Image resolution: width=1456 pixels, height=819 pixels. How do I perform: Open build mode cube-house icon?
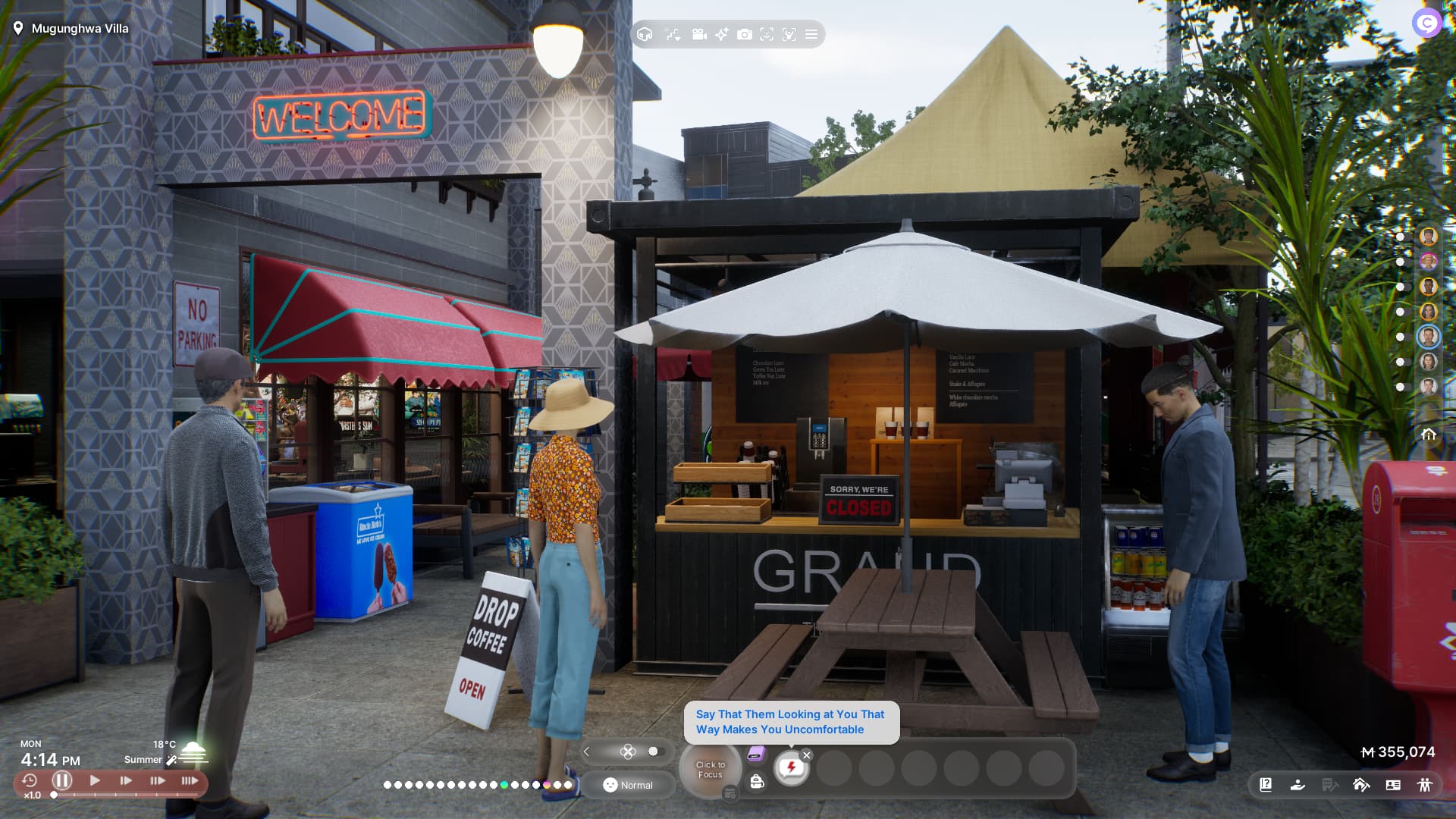coord(645,34)
